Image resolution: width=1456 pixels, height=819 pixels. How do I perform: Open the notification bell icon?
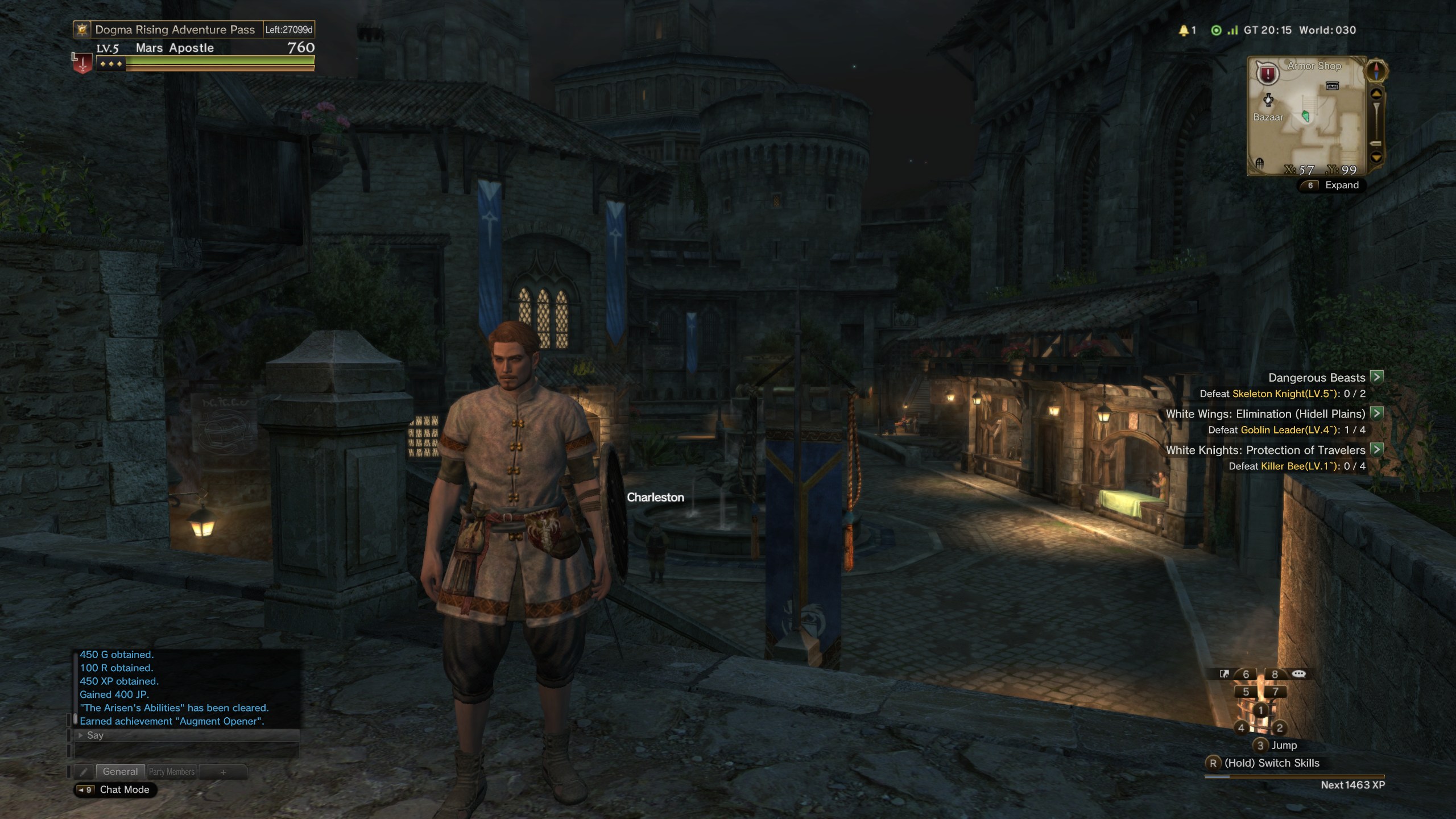coord(1184,30)
